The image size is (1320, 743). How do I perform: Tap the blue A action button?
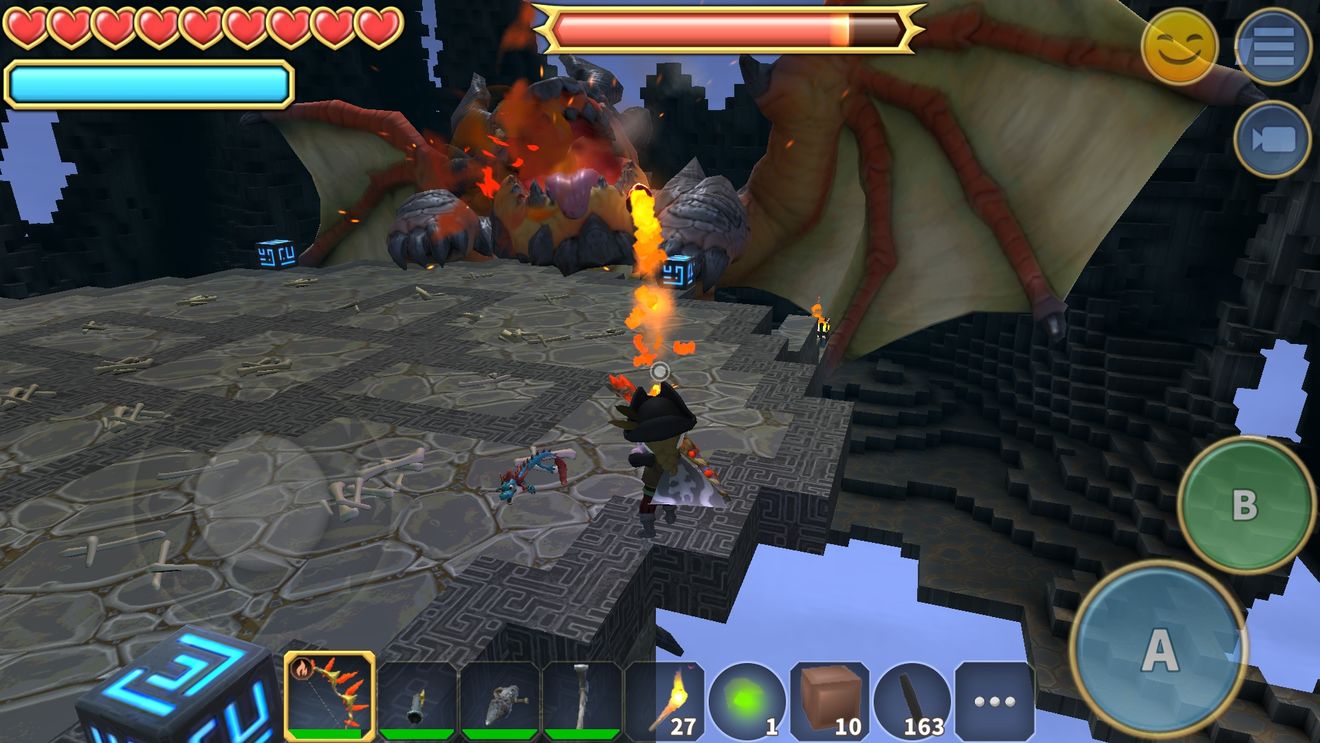click(x=1159, y=650)
